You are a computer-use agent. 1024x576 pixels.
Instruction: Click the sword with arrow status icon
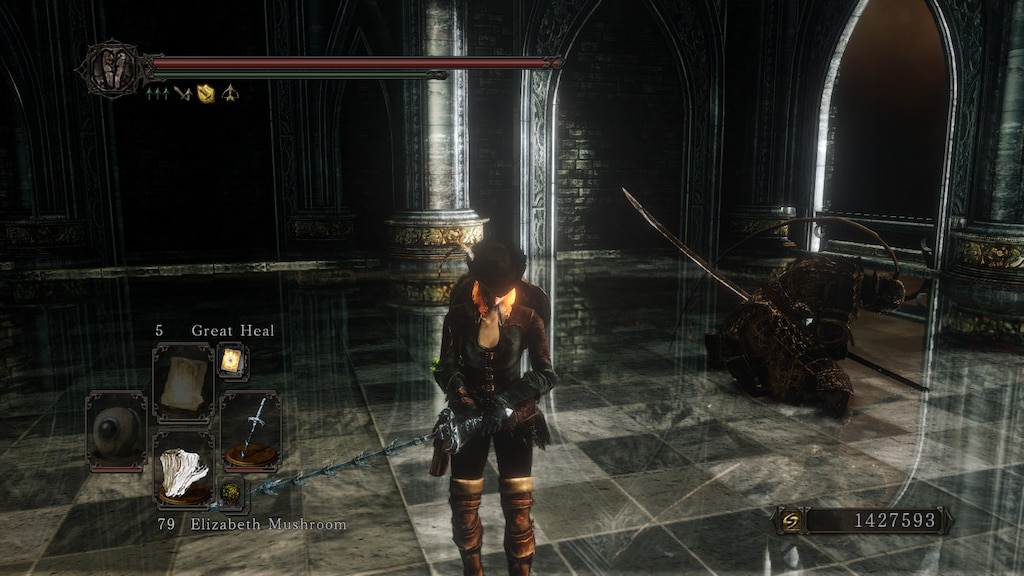pyautogui.click(x=181, y=94)
